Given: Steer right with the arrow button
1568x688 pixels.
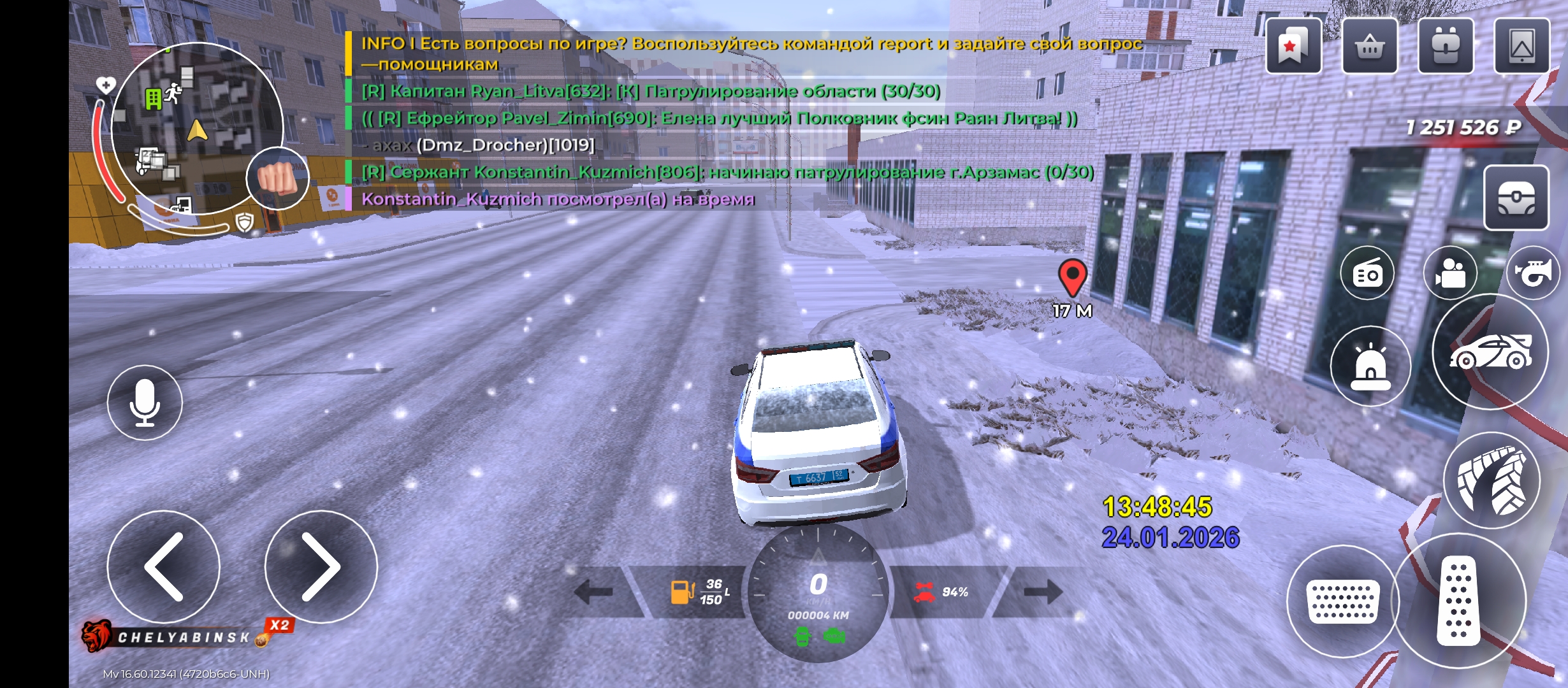Looking at the screenshot, I should [321, 566].
